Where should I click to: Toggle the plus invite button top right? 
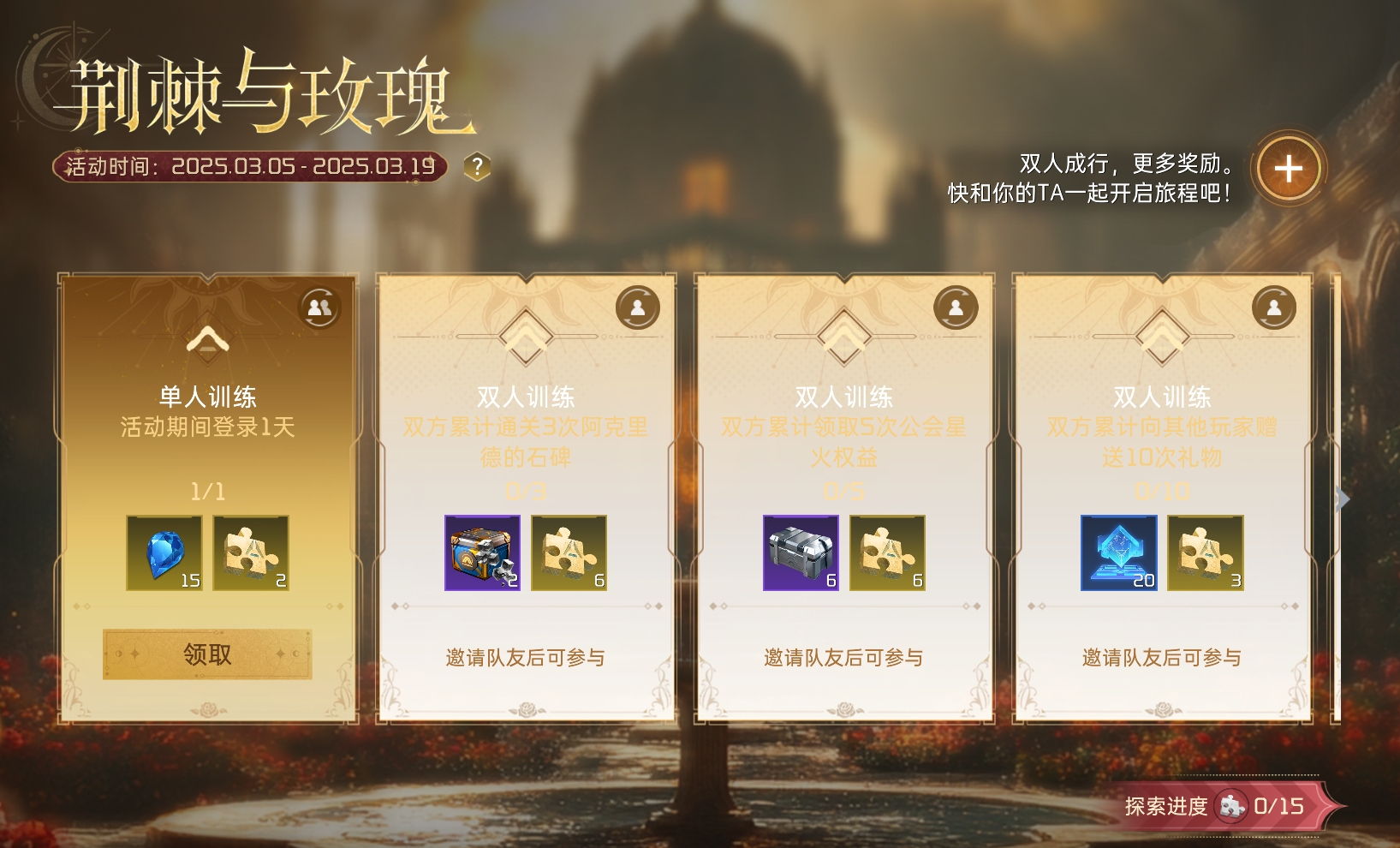pos(1288,169)
